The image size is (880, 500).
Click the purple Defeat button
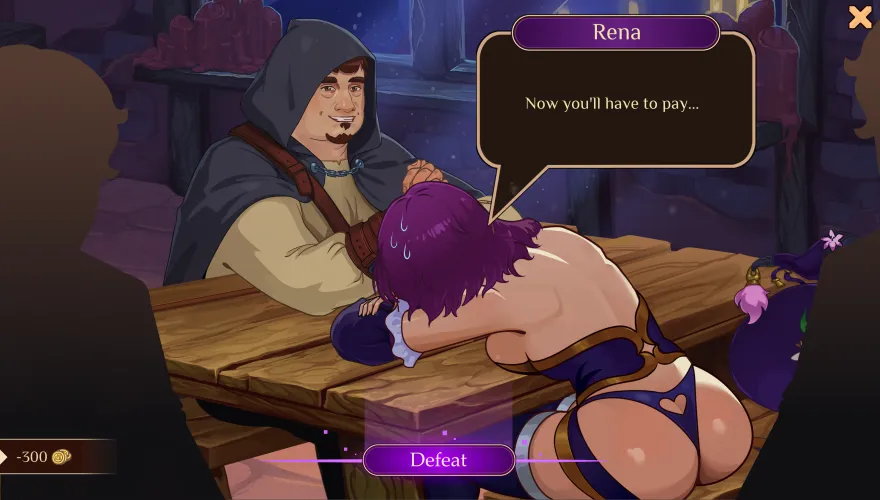pos(438,460)
